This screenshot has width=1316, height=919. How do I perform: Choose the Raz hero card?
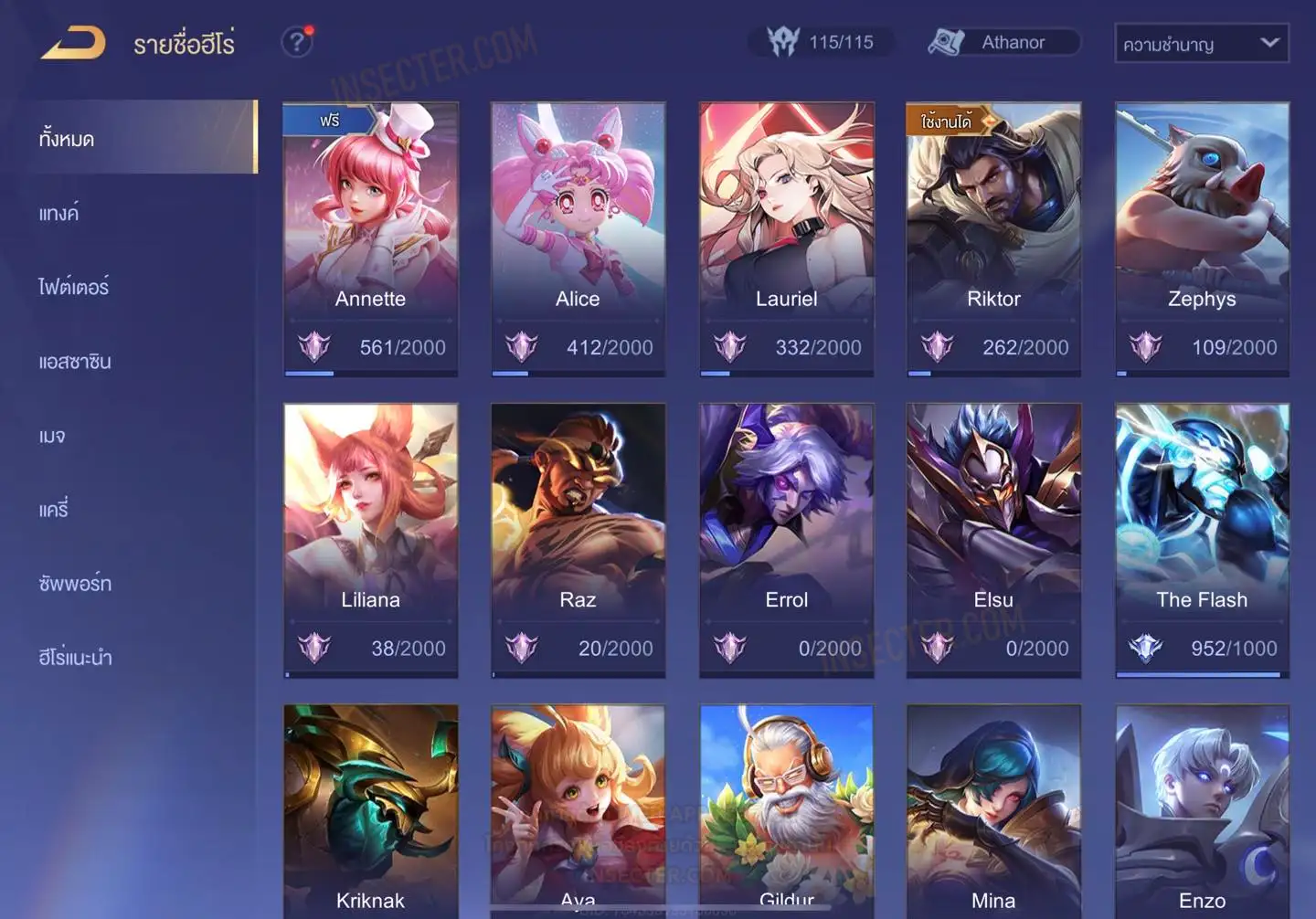tap(578, 539)
